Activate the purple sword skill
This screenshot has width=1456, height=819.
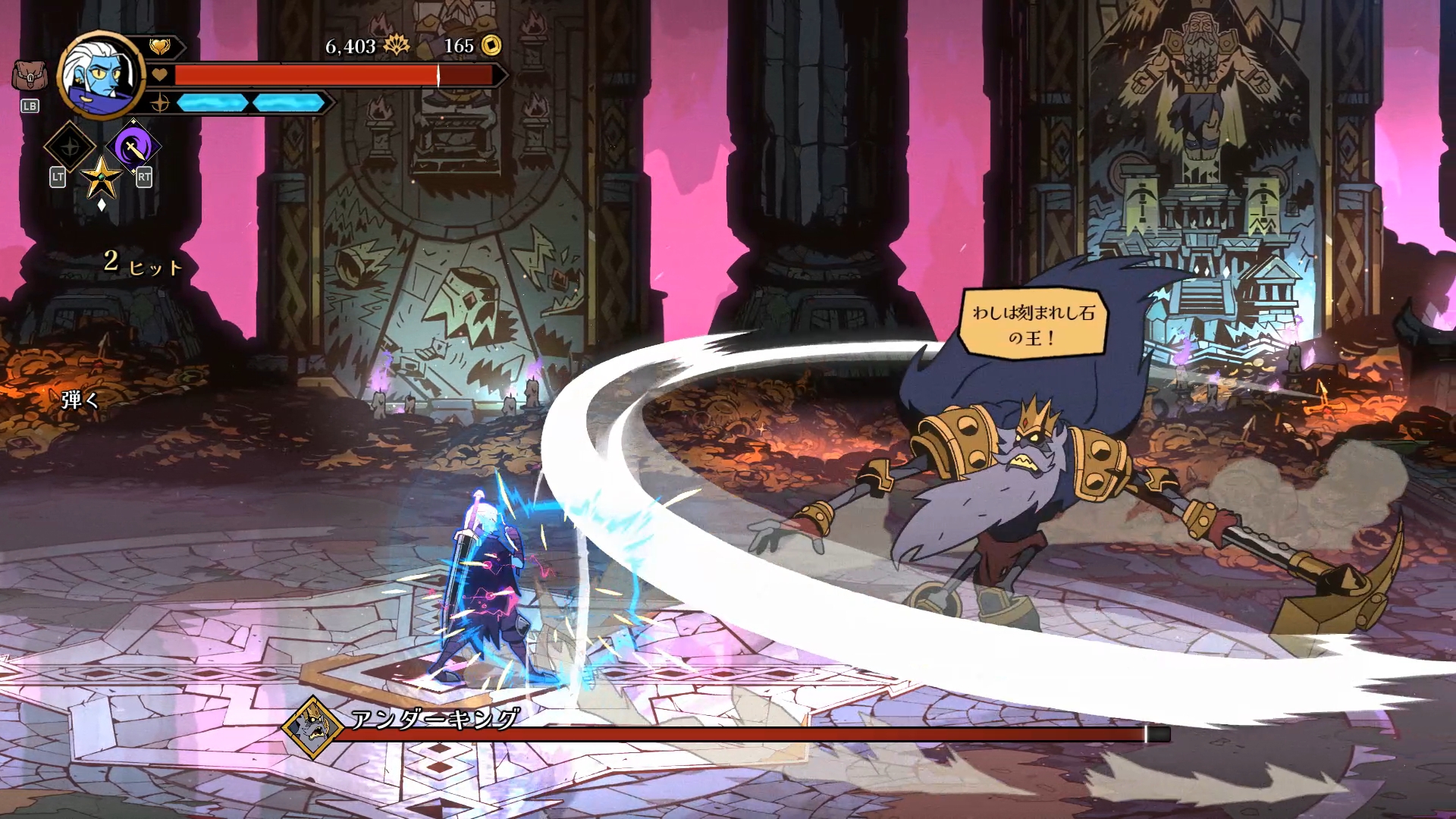(133, 147)
